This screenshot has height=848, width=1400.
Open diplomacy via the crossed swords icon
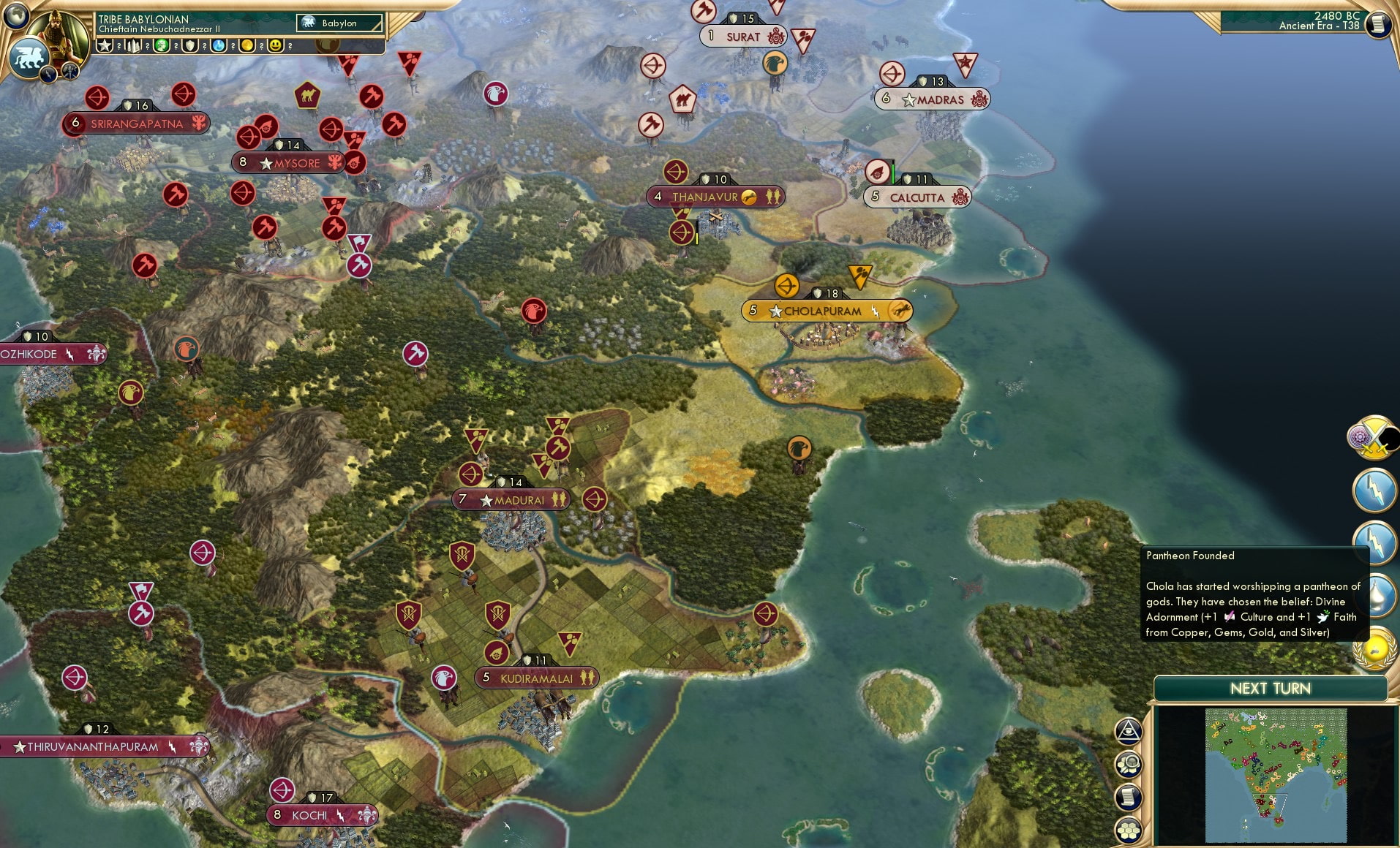tap(1373, 436)
